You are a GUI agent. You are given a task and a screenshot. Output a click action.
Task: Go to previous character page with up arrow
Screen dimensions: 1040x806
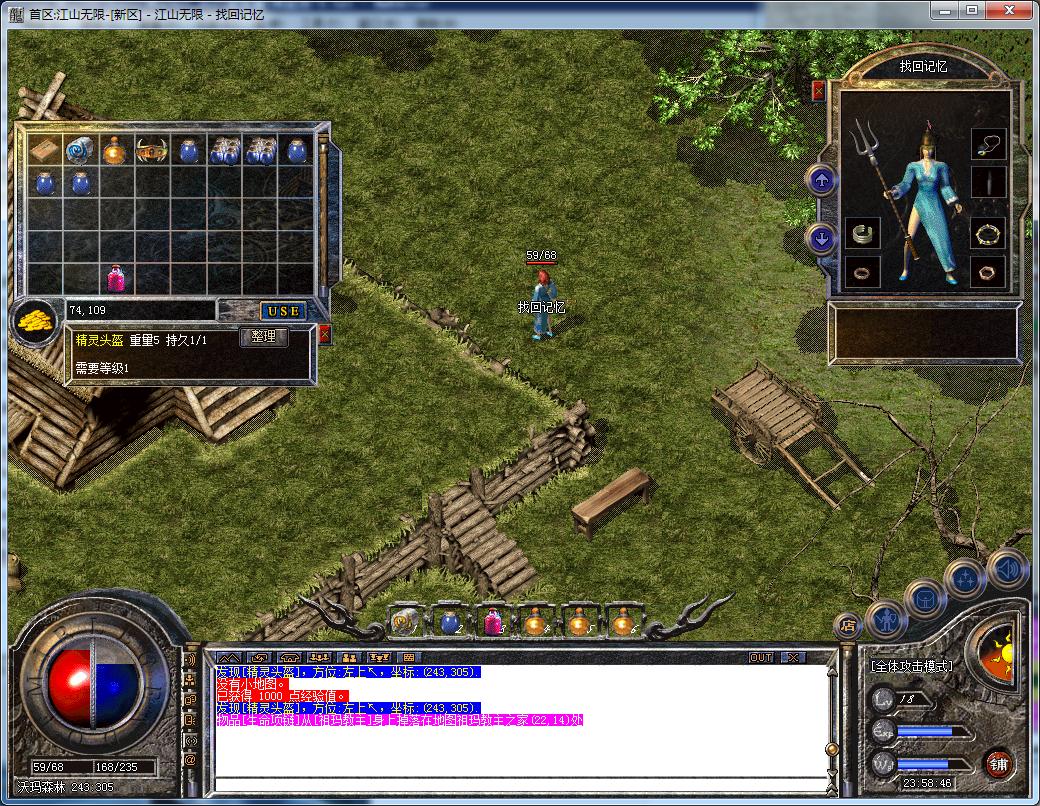point(822,181)
